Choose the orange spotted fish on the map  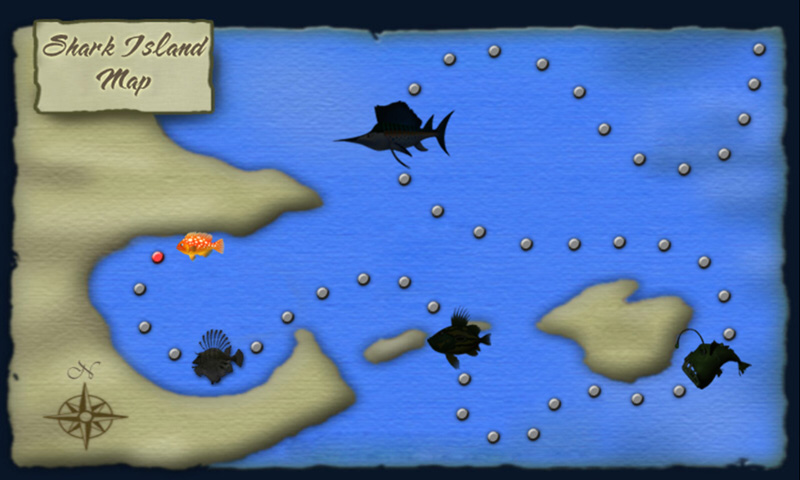[x=200, y=245]
